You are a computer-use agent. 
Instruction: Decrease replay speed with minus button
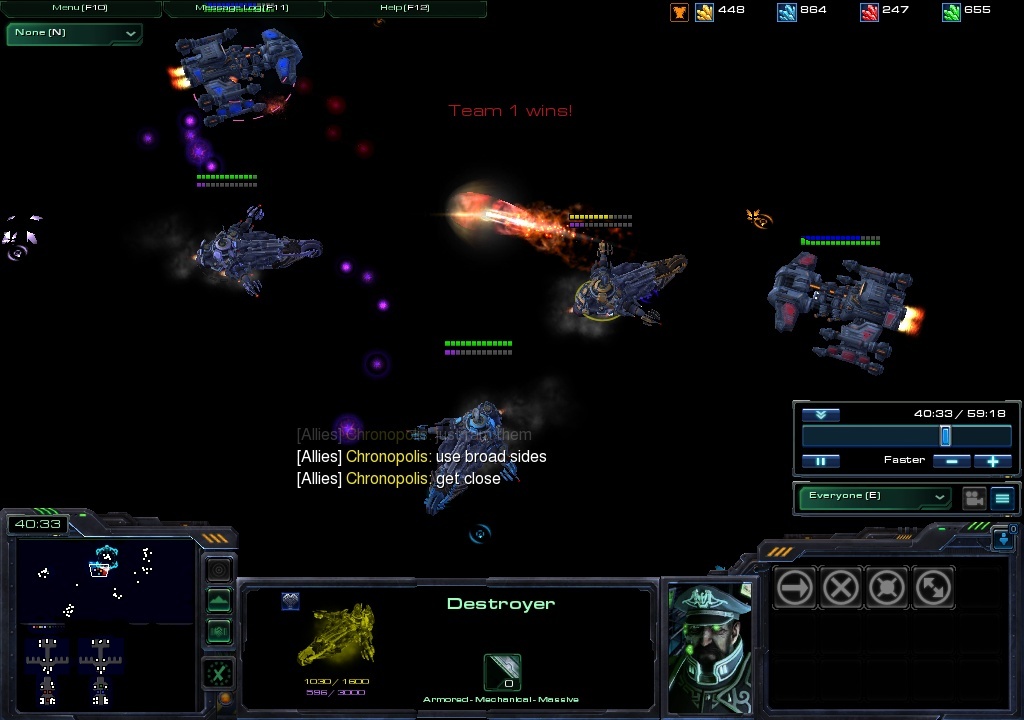[952, 461]
